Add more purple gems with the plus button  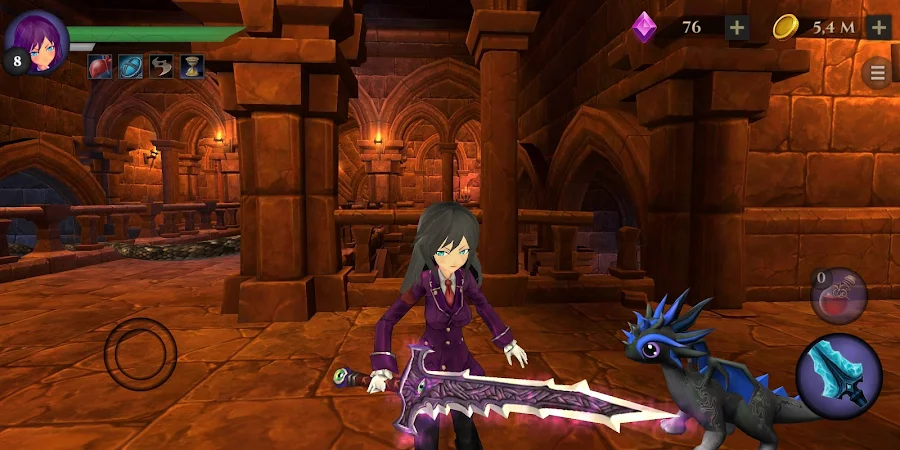tap(737, 27)
